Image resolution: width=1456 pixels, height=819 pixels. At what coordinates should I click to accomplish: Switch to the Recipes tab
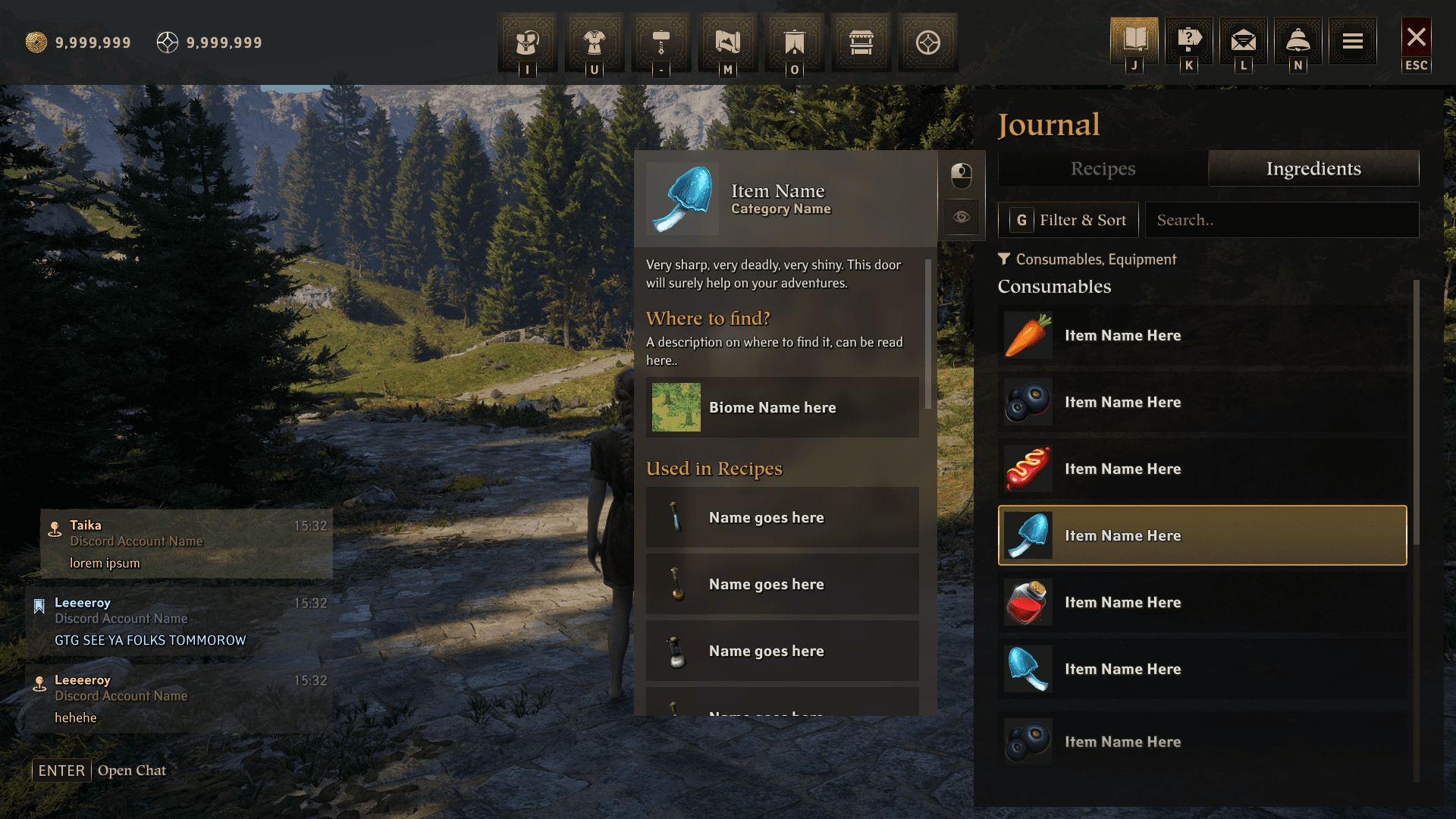(1103, 168)
